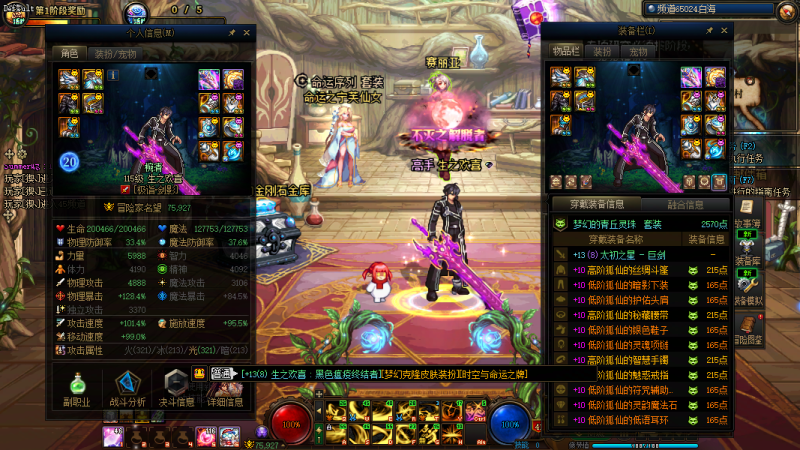Pin the equipment bar window
Image resolution: width=800 pixels, height=450 pixels.
click(x=710, y=31)
